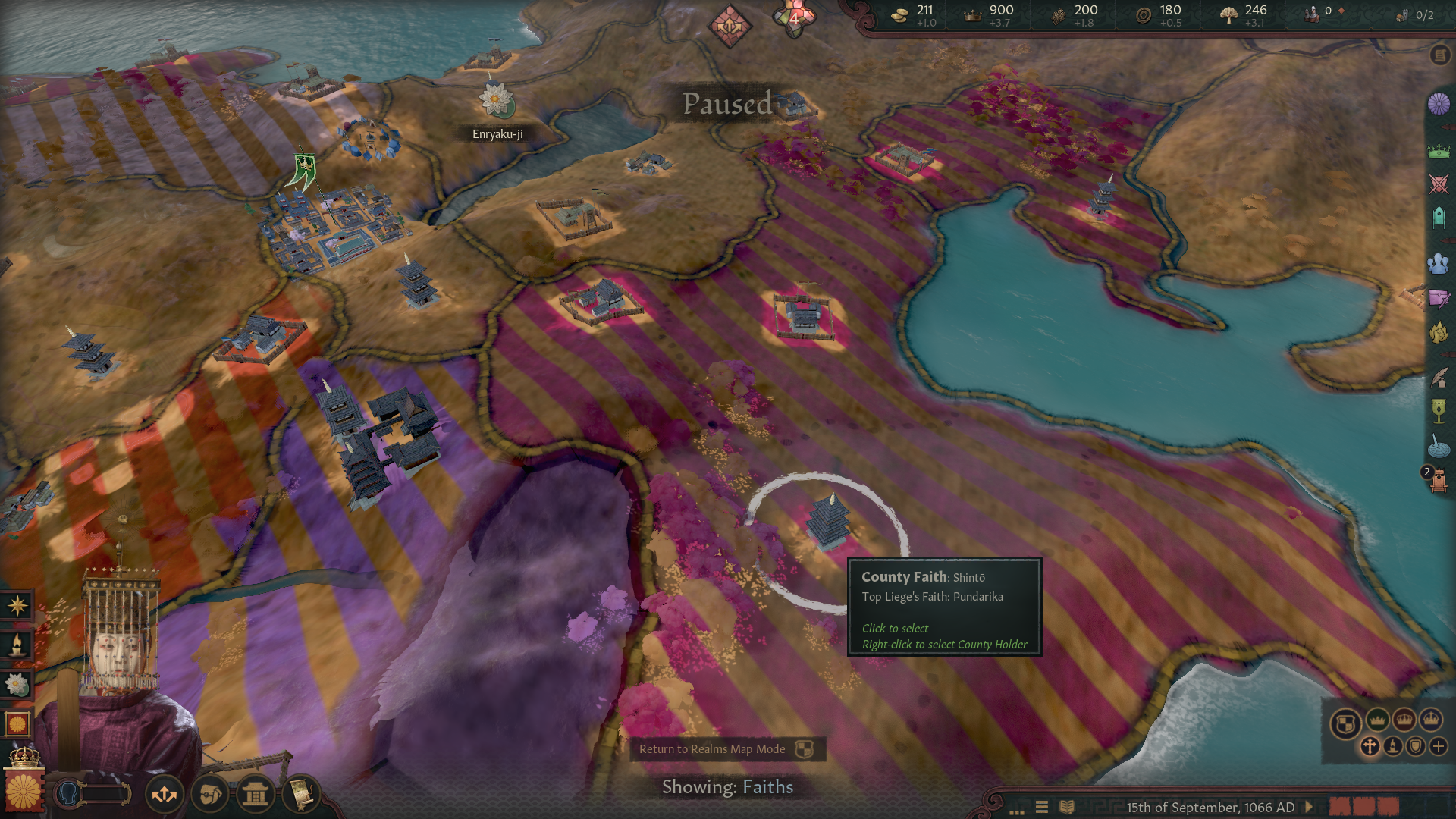Switch to Realms map mode shield
Screen dimensions: 1456x819
pyautogui.click(x=1346, y=722)
